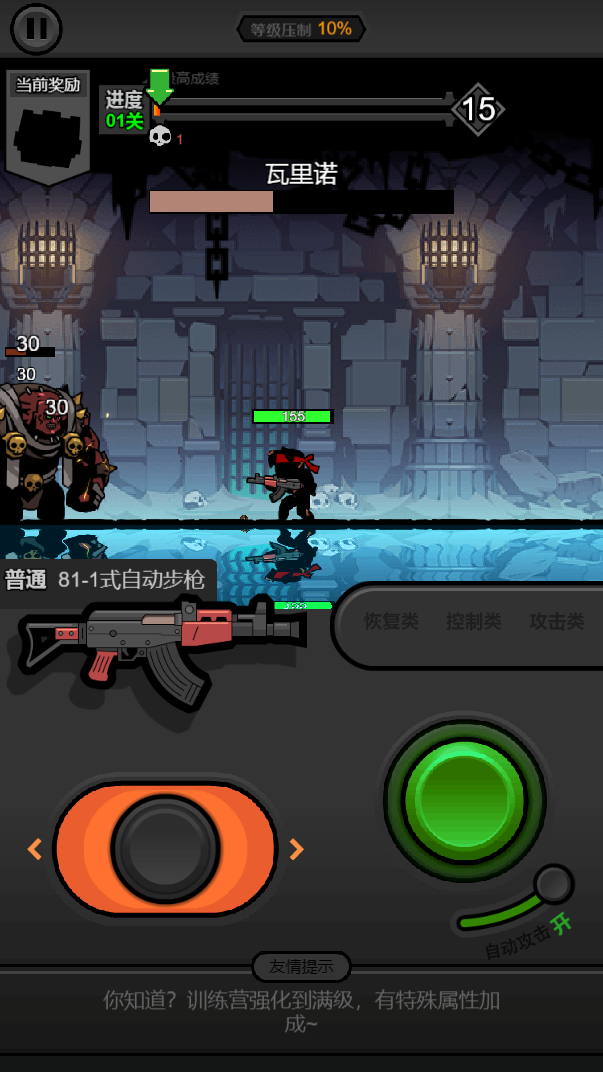Tap the green attack button
Screen dimensions: 603x1072
click(x=464, y=798)
